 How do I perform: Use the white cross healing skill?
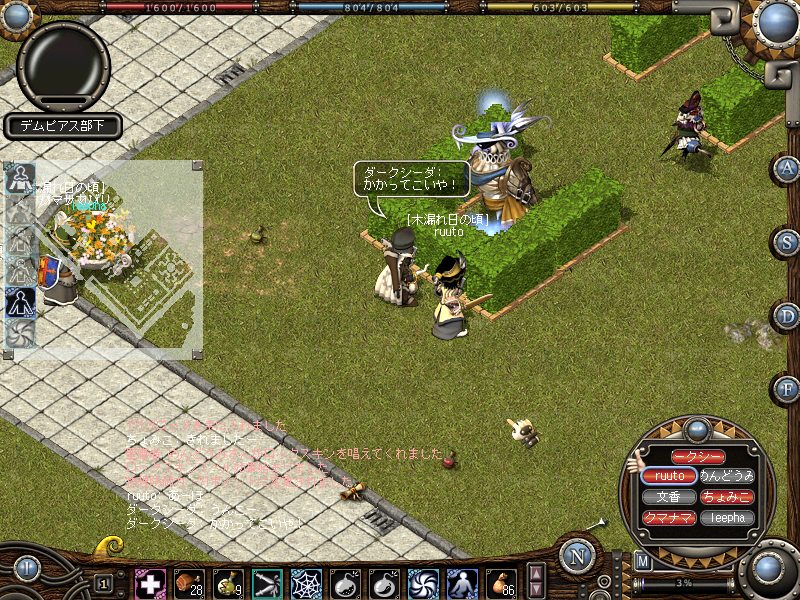click(150, 582)
